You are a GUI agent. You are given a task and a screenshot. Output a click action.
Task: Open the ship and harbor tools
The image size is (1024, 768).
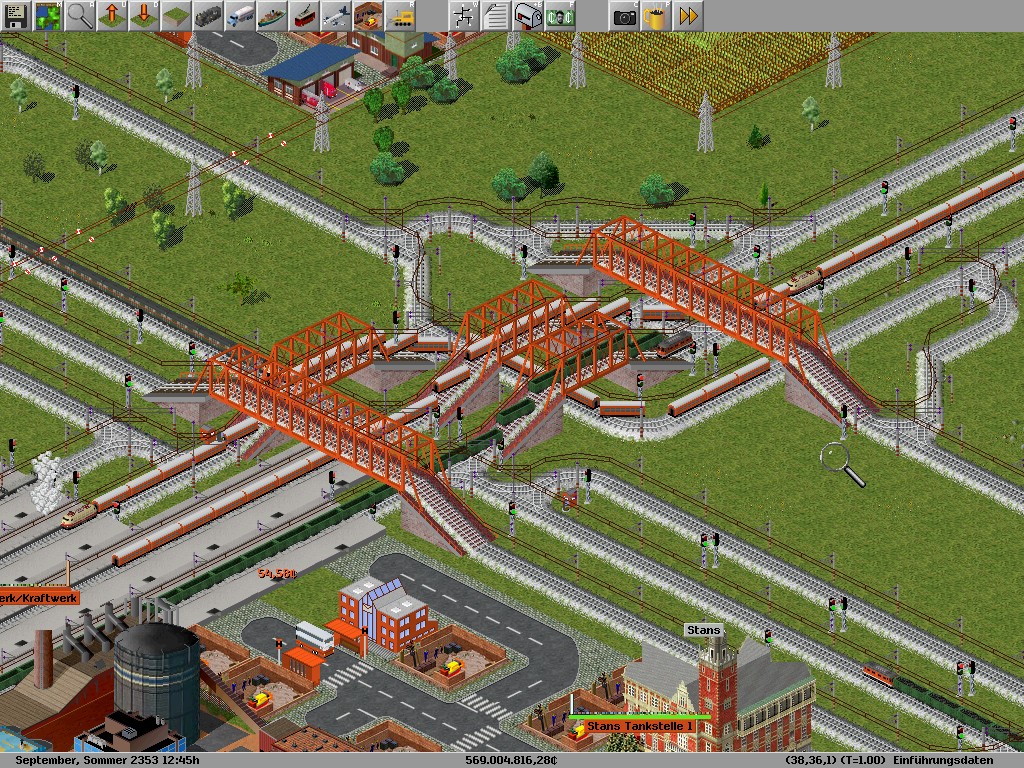click(x=272, y=16)
